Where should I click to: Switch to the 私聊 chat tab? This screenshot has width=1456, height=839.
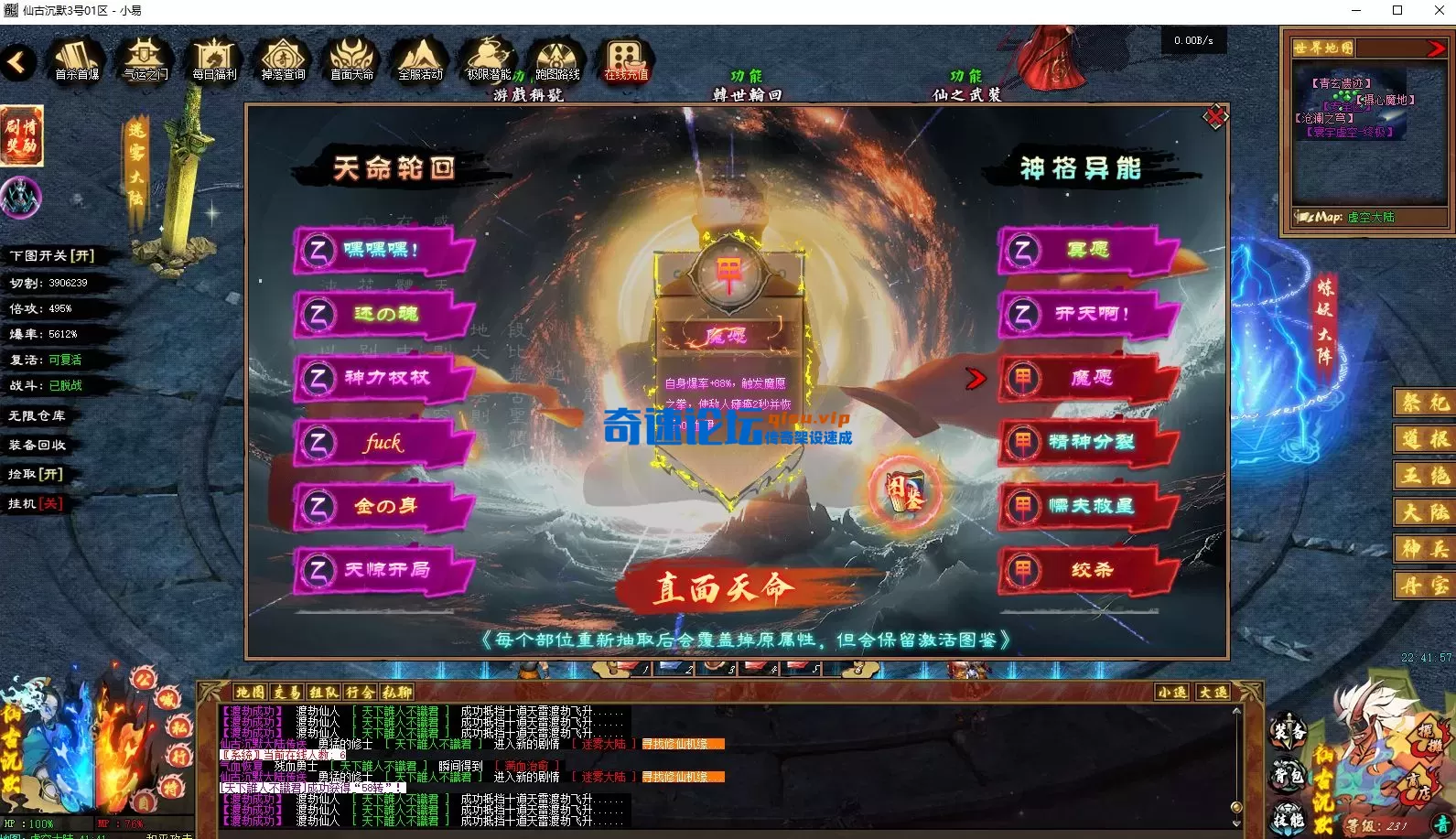tap(397, 693)
